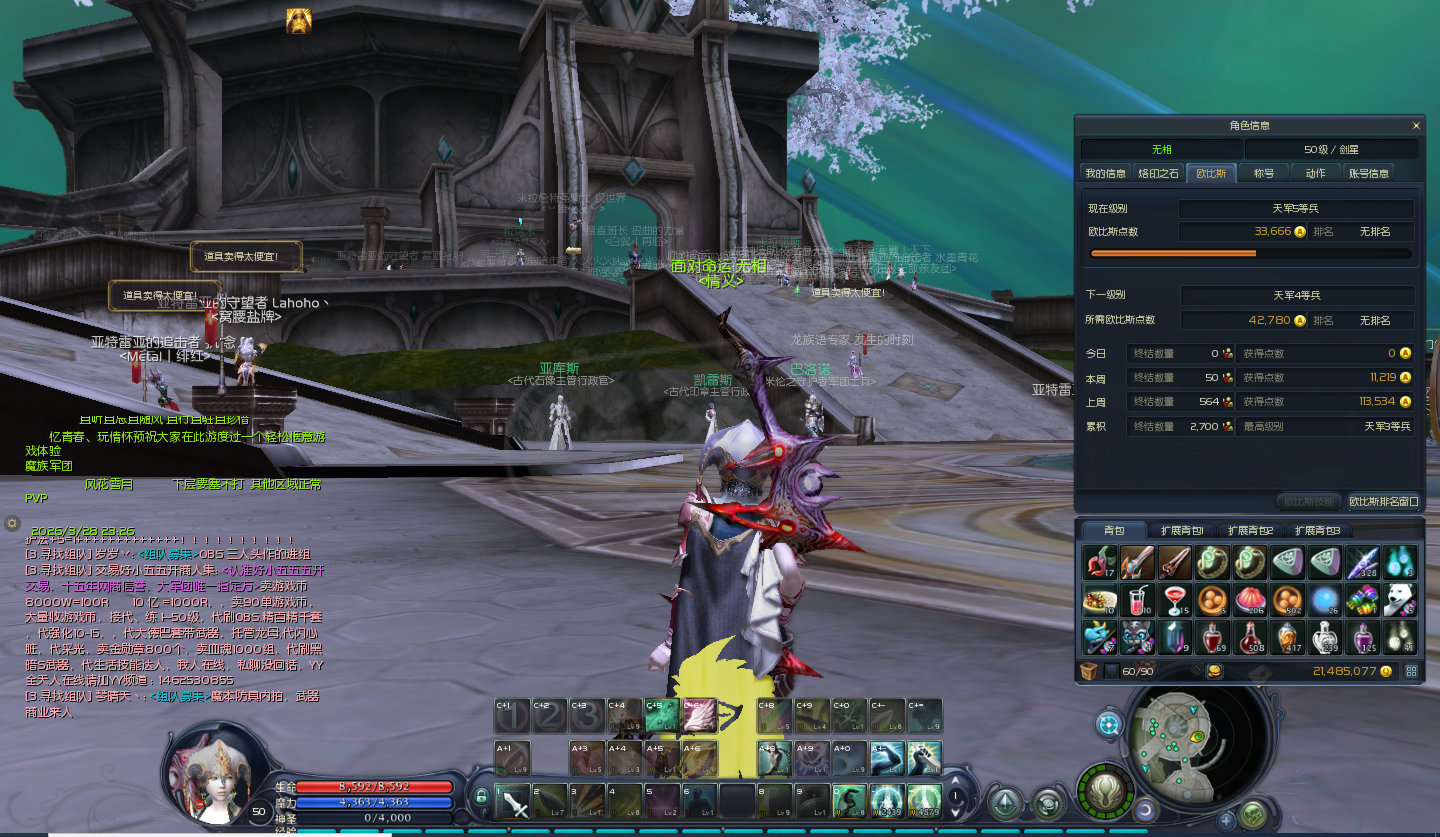Open the bag's treasure chest button
Viewport: 1440px width, 837px height.
coord(1089,671)
